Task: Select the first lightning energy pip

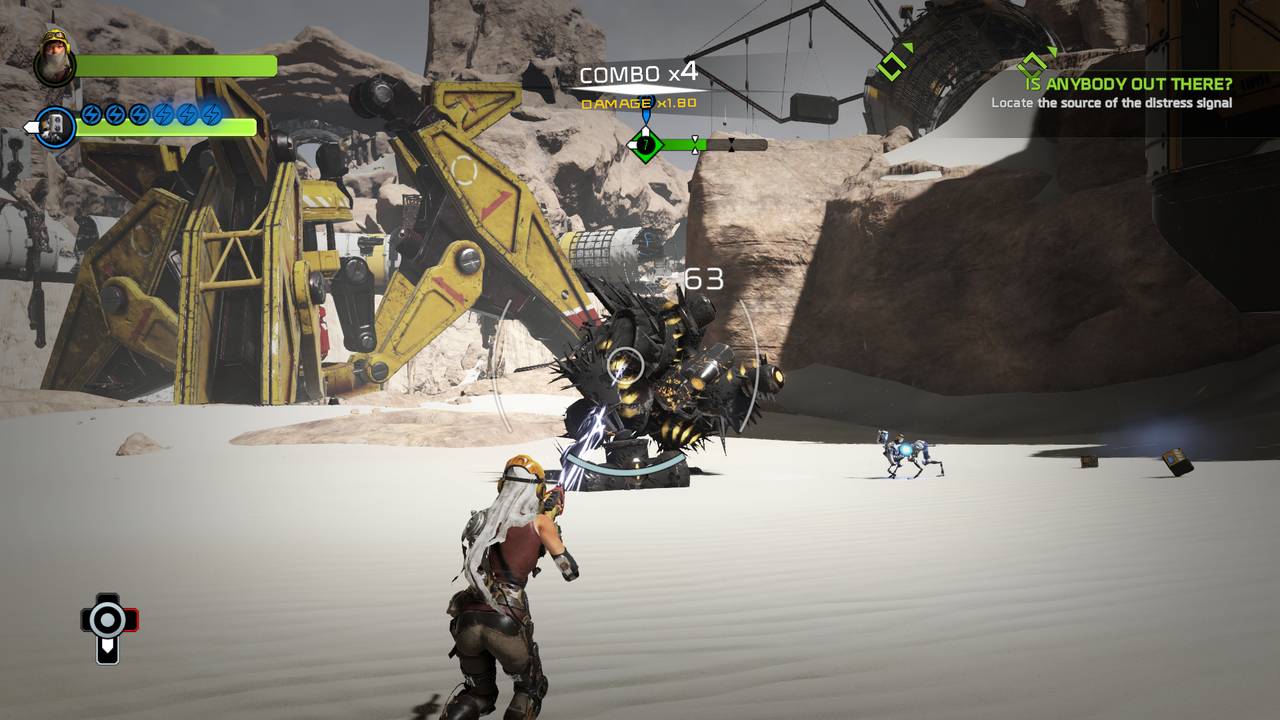Action: [91, 115]
